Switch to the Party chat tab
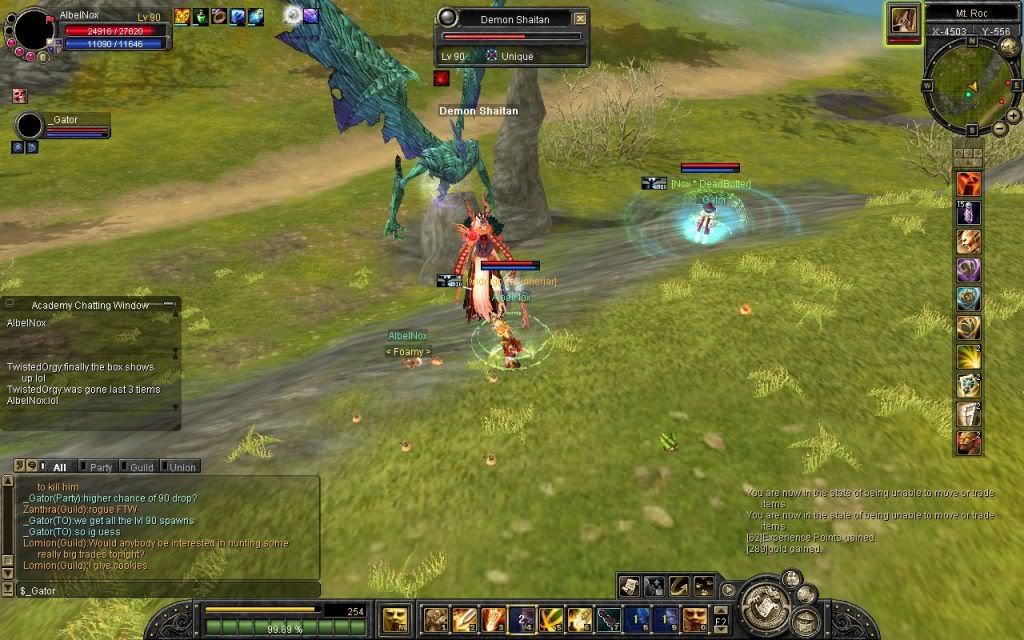This screenshot has height=640, width=1024. (100, 466)
